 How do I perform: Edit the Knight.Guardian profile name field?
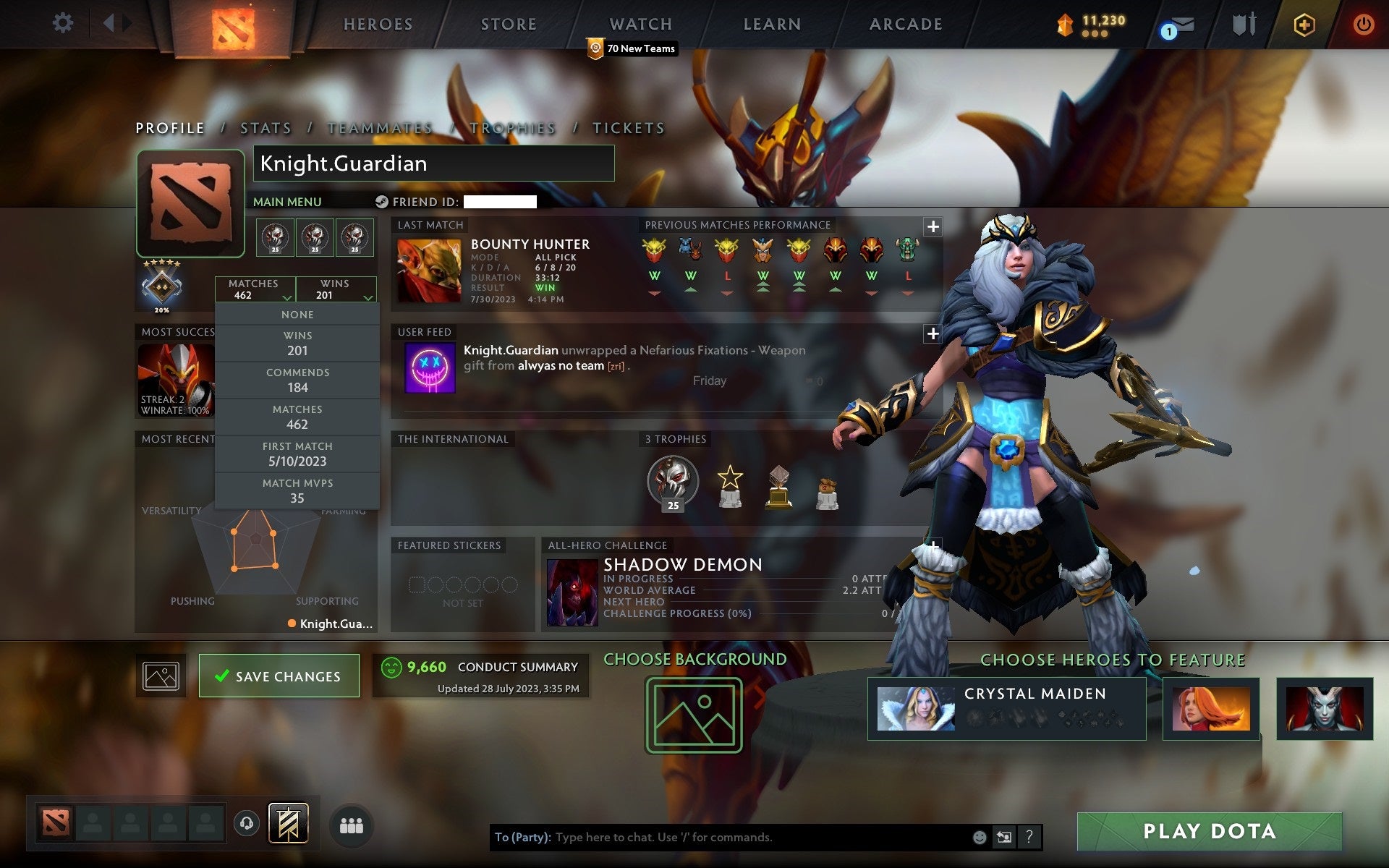tap(433, 163)
